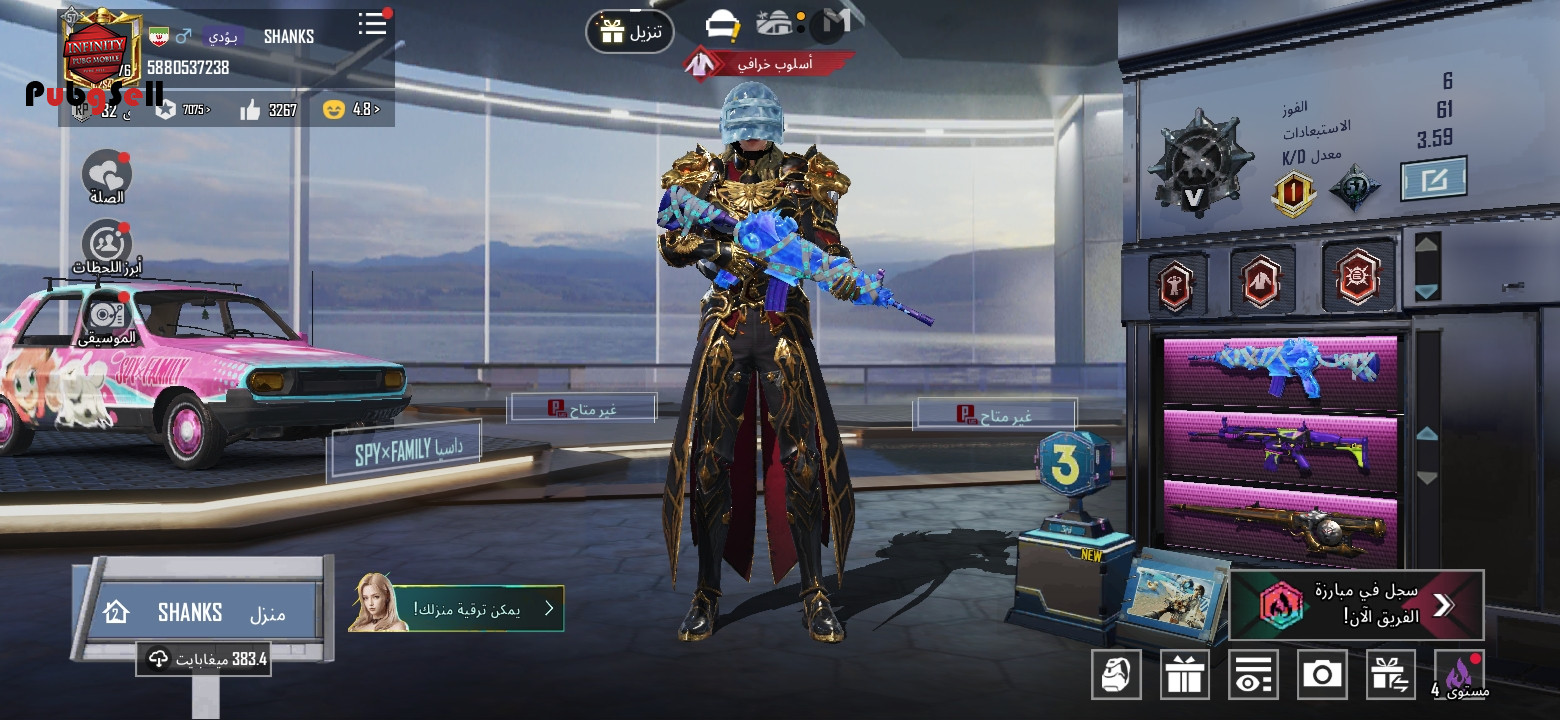Click the edit button beside K/D stats
The width and height of the screenshot is (1560, 720).
coord(1433,180)
